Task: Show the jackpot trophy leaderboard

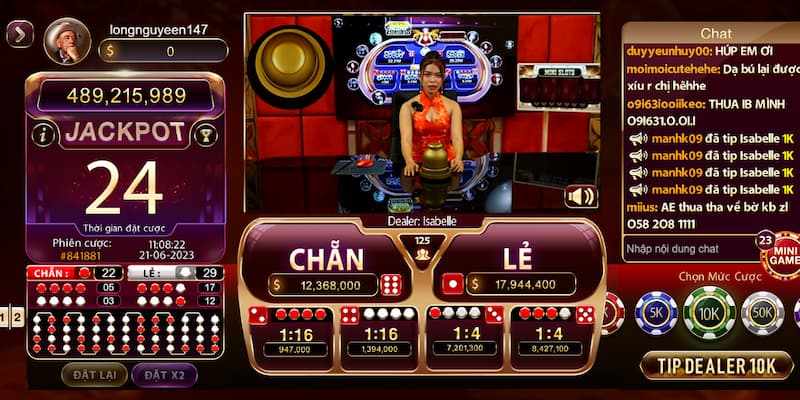Action: click(205, 134)
